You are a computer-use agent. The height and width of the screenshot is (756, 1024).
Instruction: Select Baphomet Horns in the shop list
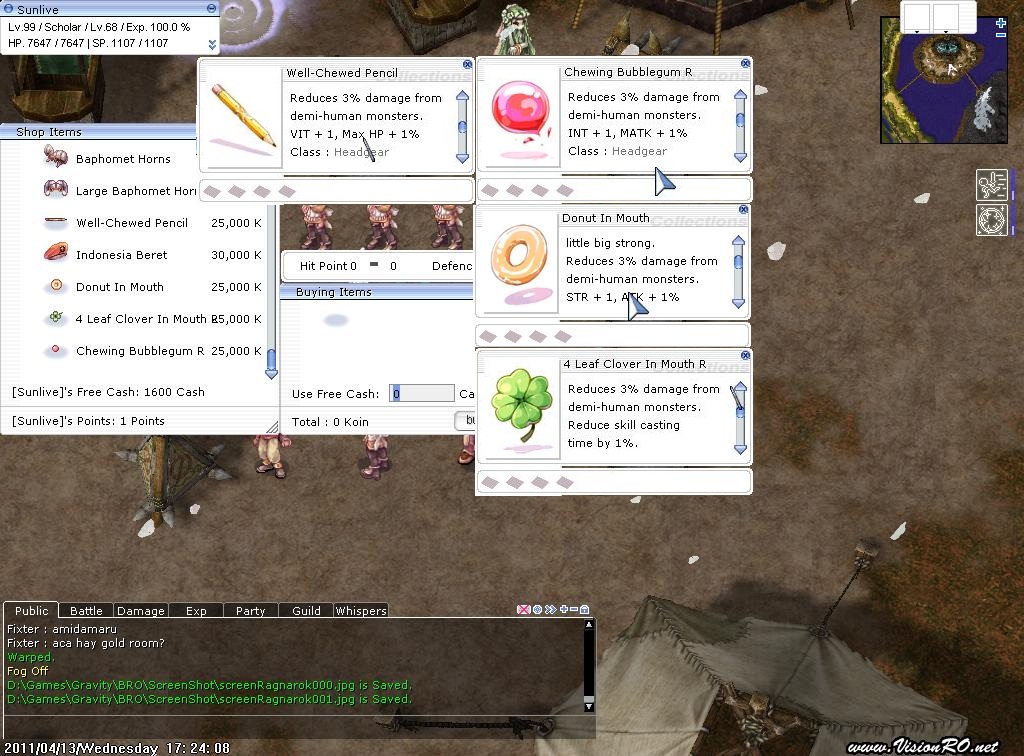point(122,159)
